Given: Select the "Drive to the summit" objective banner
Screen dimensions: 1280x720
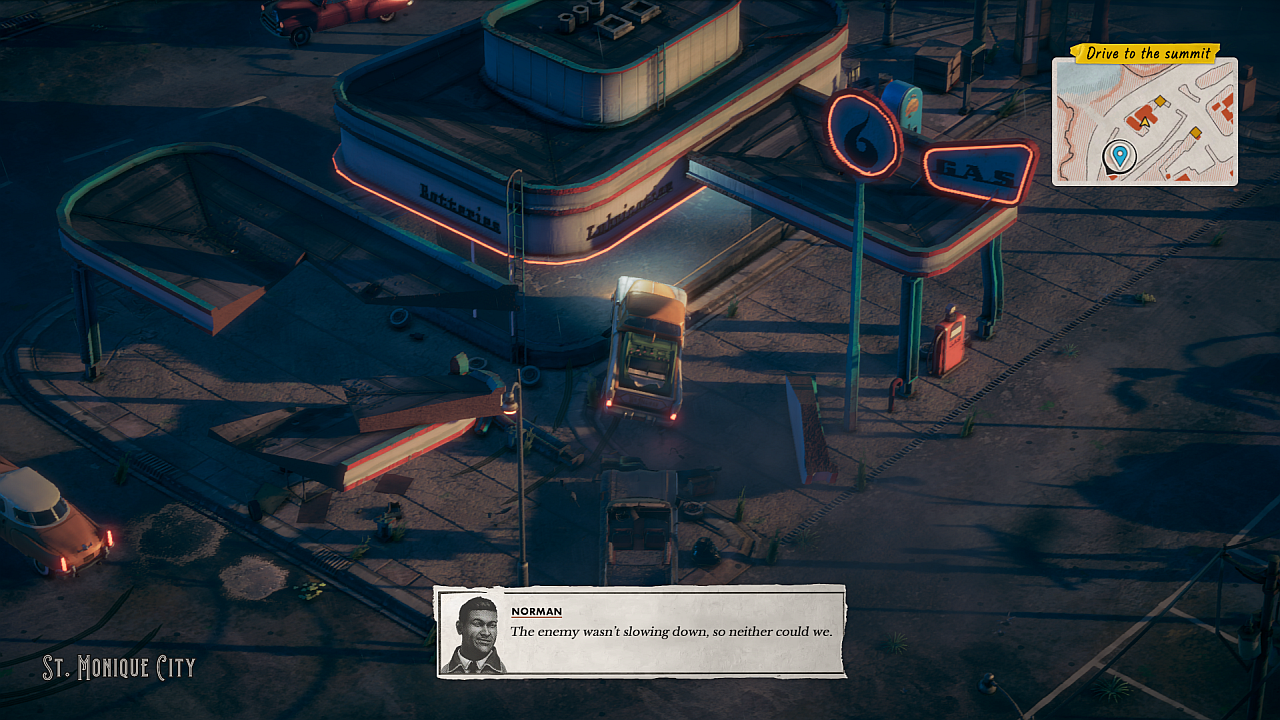Looking at the screenshot, I should (x=1146, y=53).
